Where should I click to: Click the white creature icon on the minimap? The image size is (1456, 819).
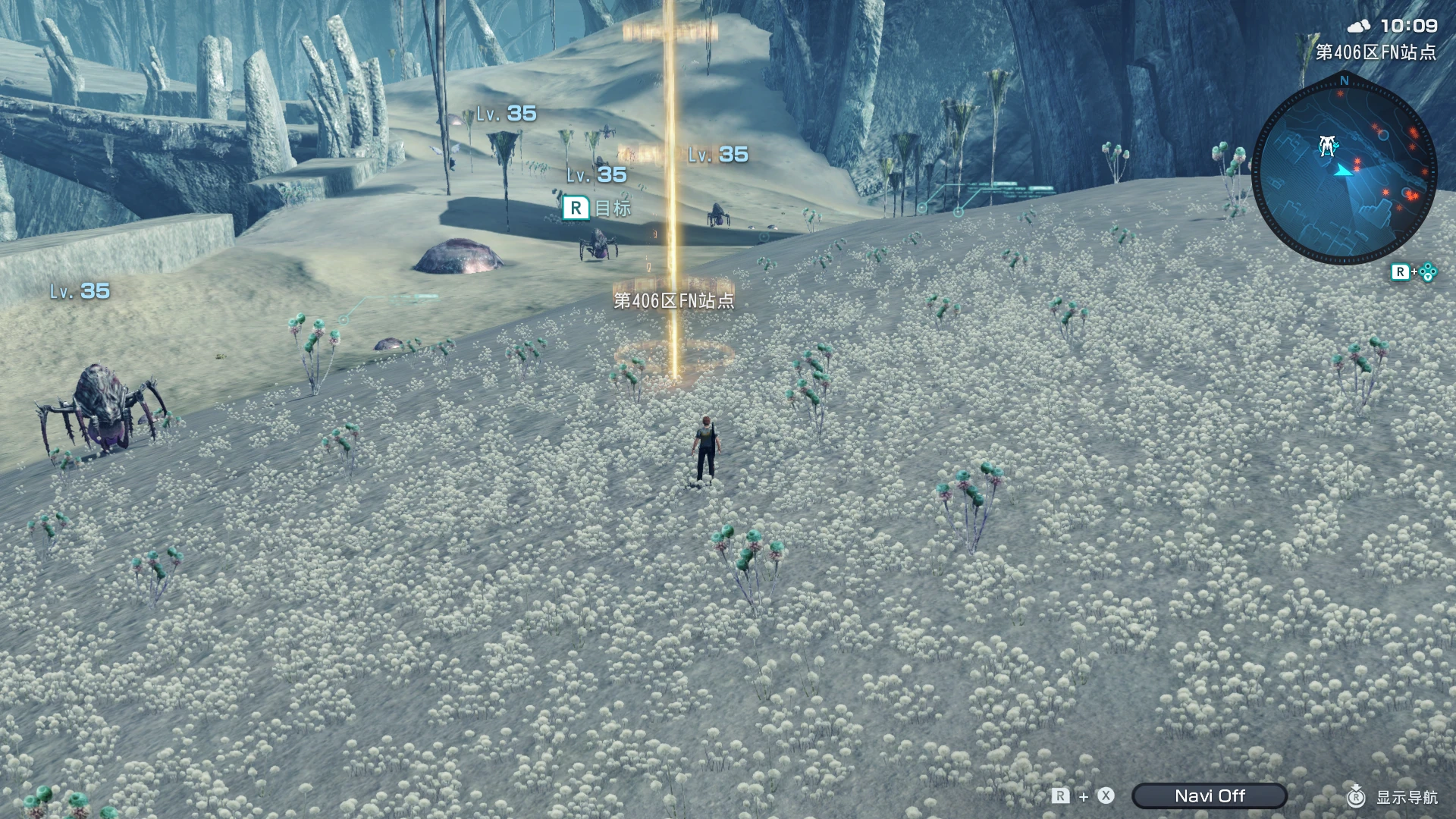pos(1328,145)
